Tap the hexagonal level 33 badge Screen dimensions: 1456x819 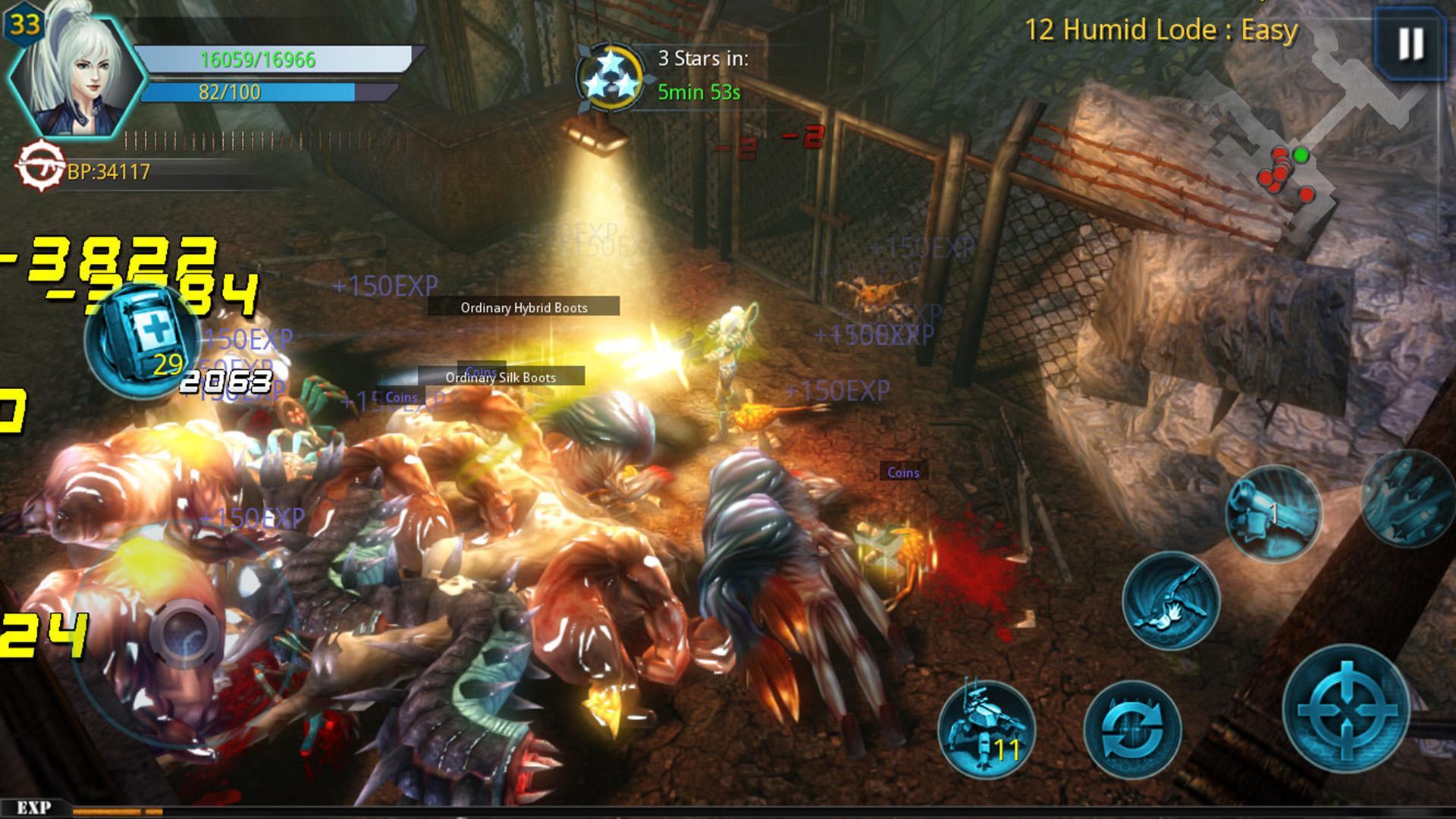coord(23,23)
